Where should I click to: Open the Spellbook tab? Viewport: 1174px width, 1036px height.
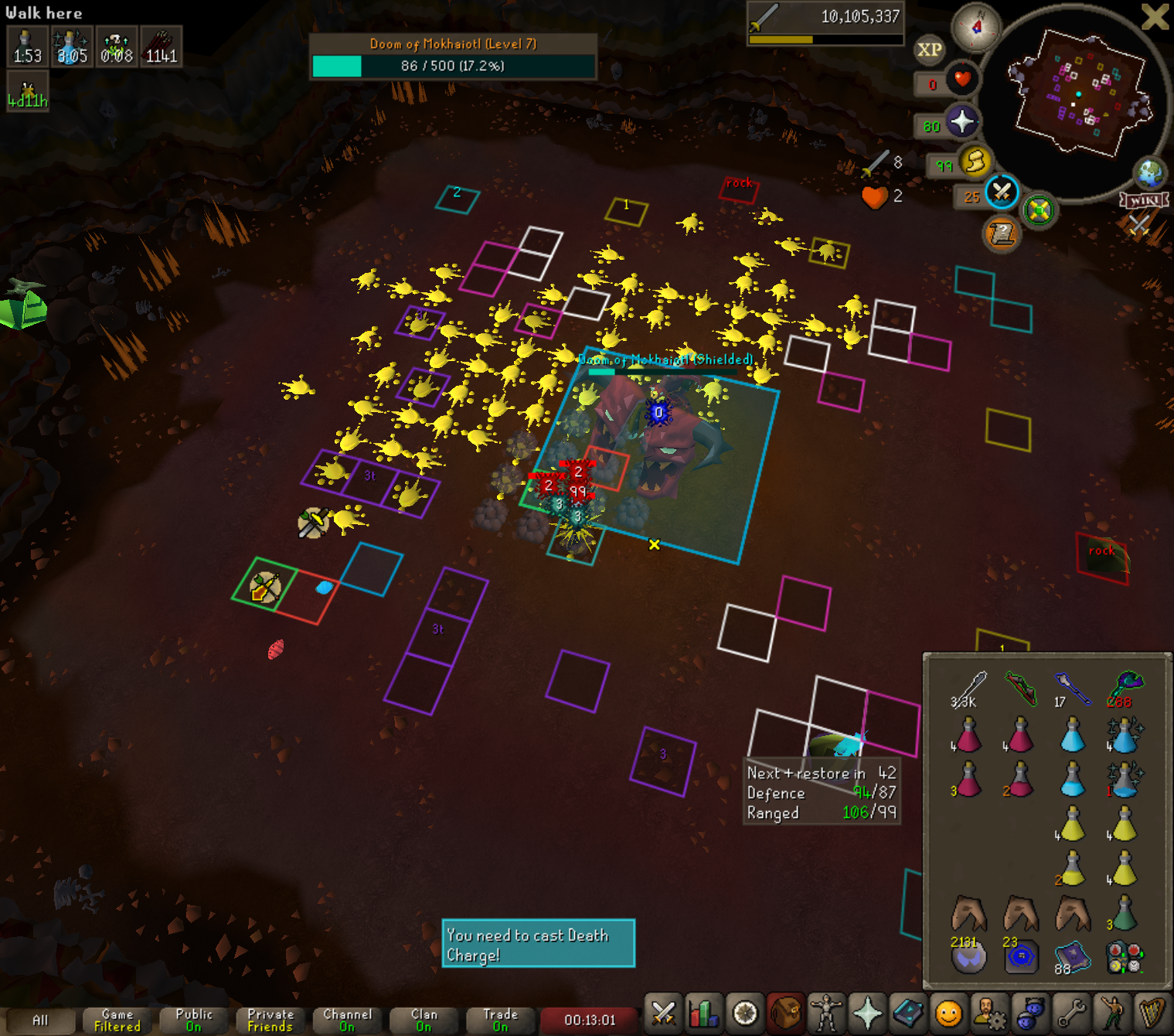pyautogui.click(x=908, y=1013)
